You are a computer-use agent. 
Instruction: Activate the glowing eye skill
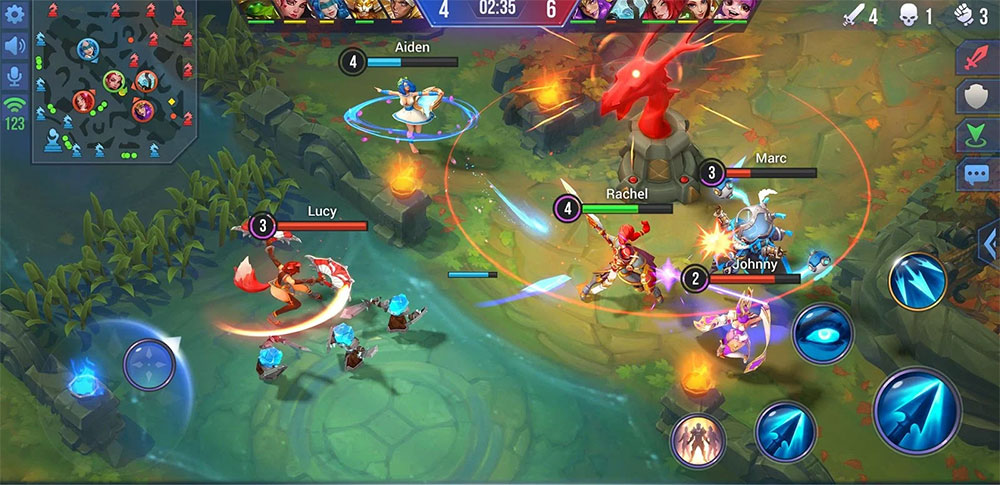click(x=822, y=333)
